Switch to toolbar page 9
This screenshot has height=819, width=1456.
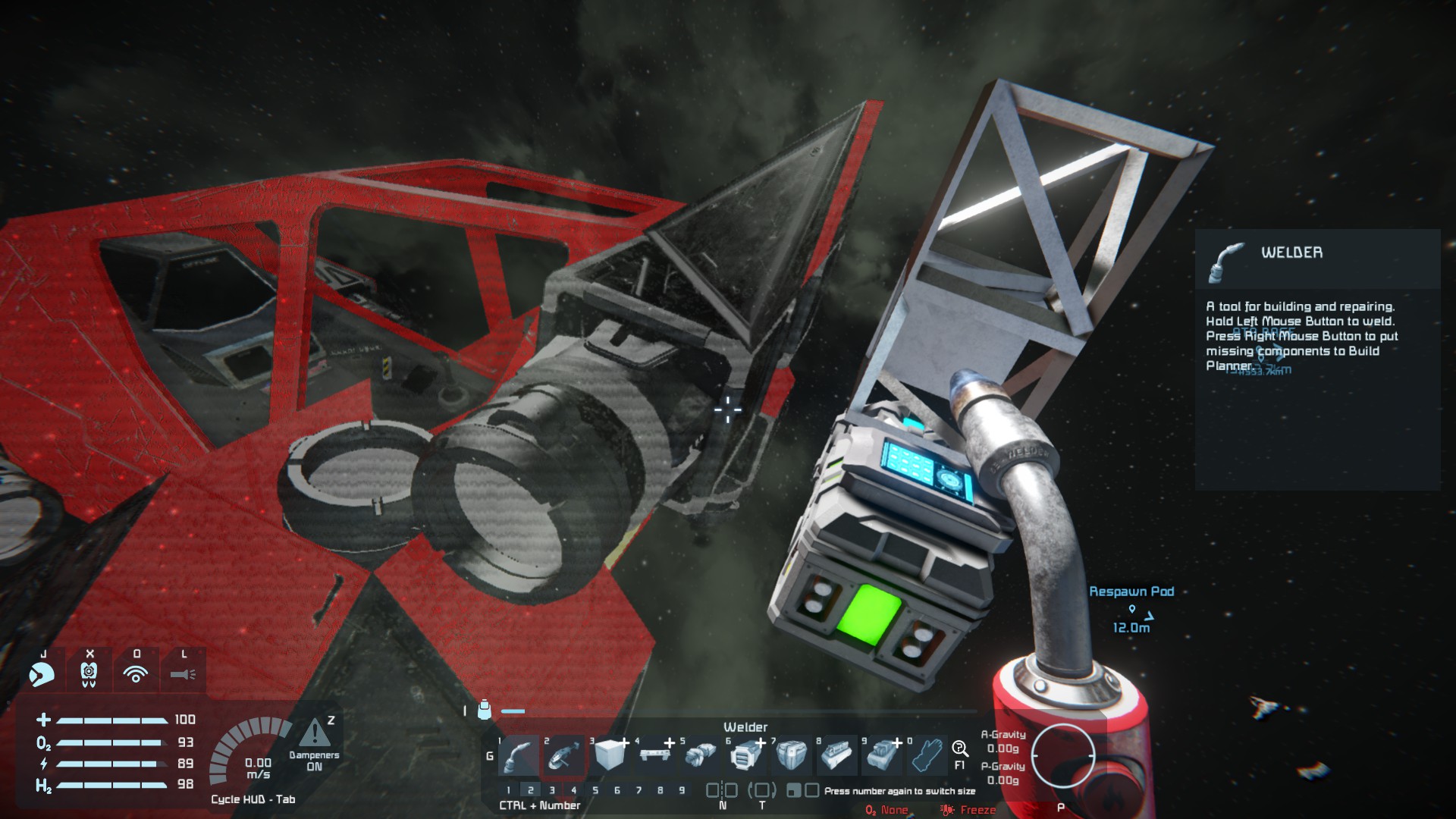(x=682, y=790)
